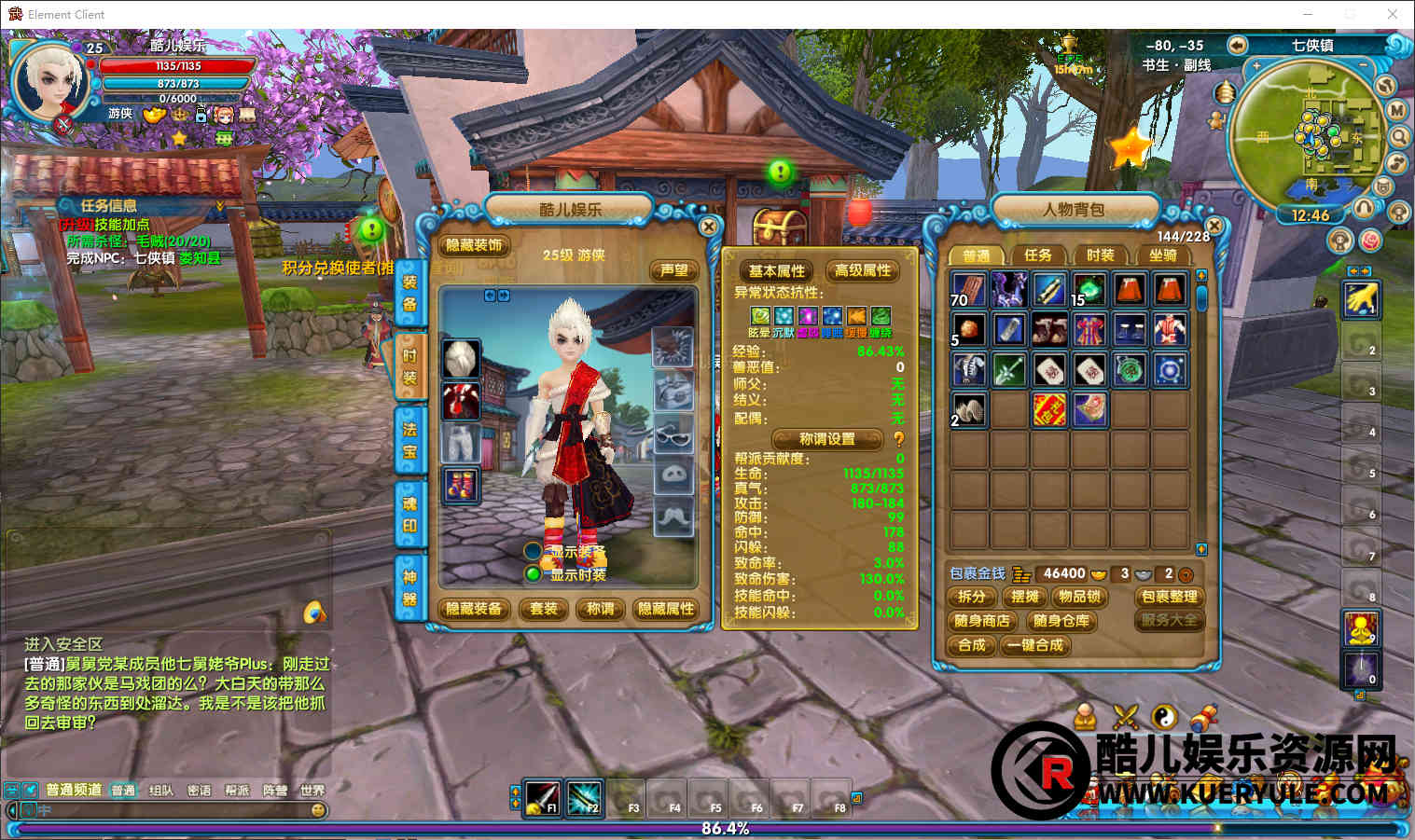Activate the F1 sword skill slot
The height and width of the screenshot is (840, 1415).
pos(542,797)
